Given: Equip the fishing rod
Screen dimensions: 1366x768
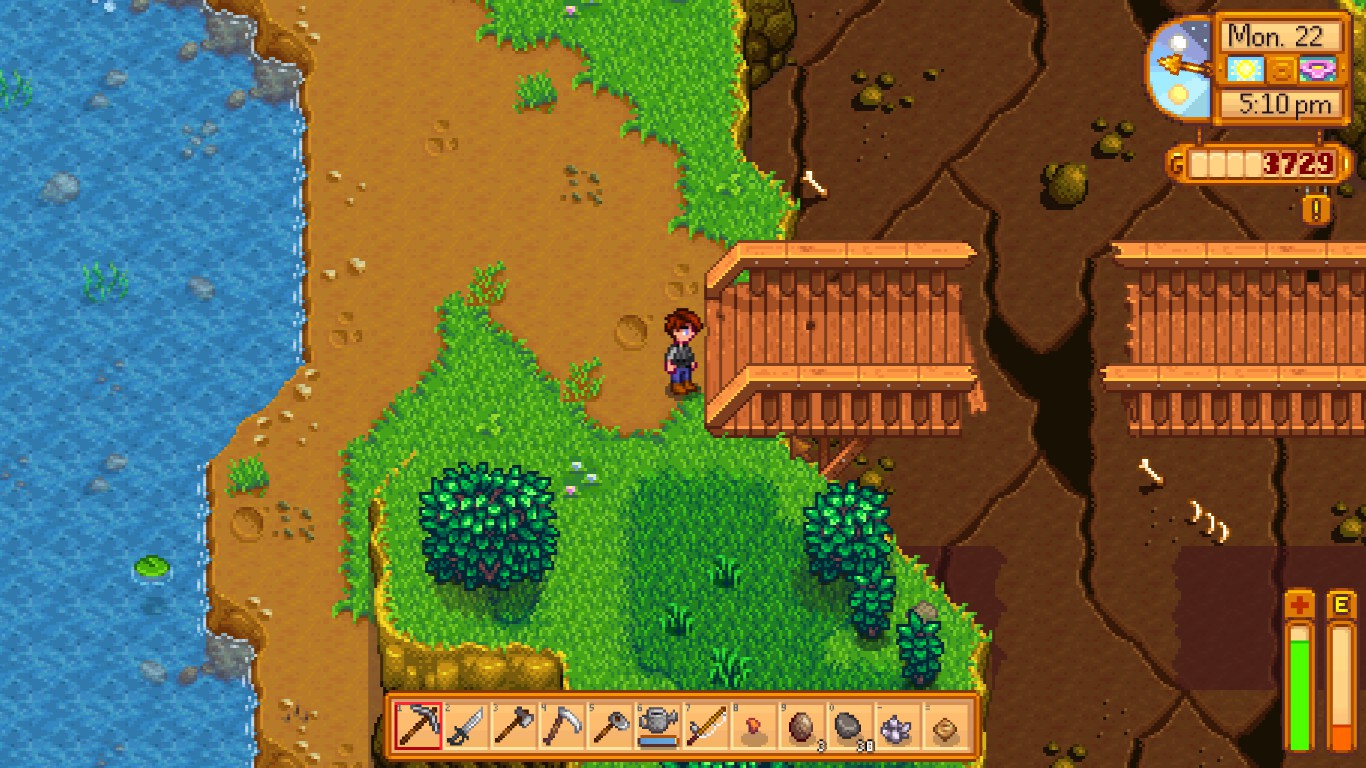Looking at the screenshot, I should click(706, 726).
